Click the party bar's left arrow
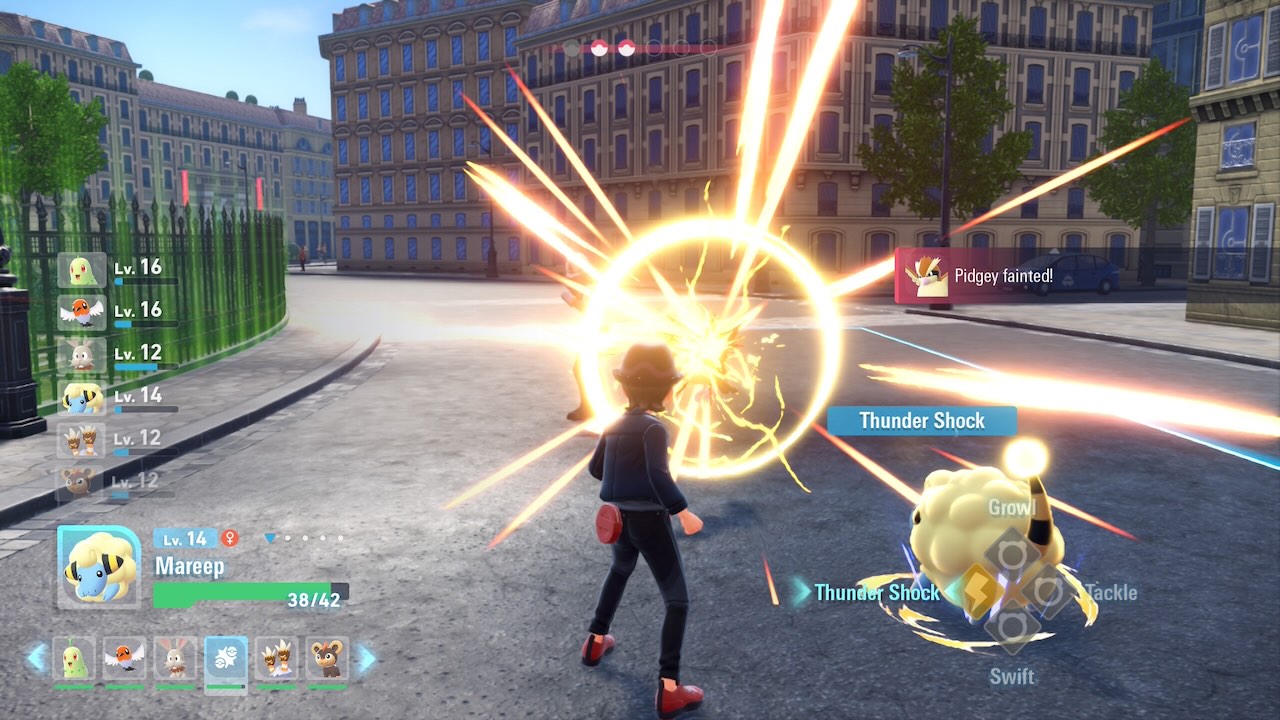This screenshot has height=720, width=1280. (x=37, y=658)
